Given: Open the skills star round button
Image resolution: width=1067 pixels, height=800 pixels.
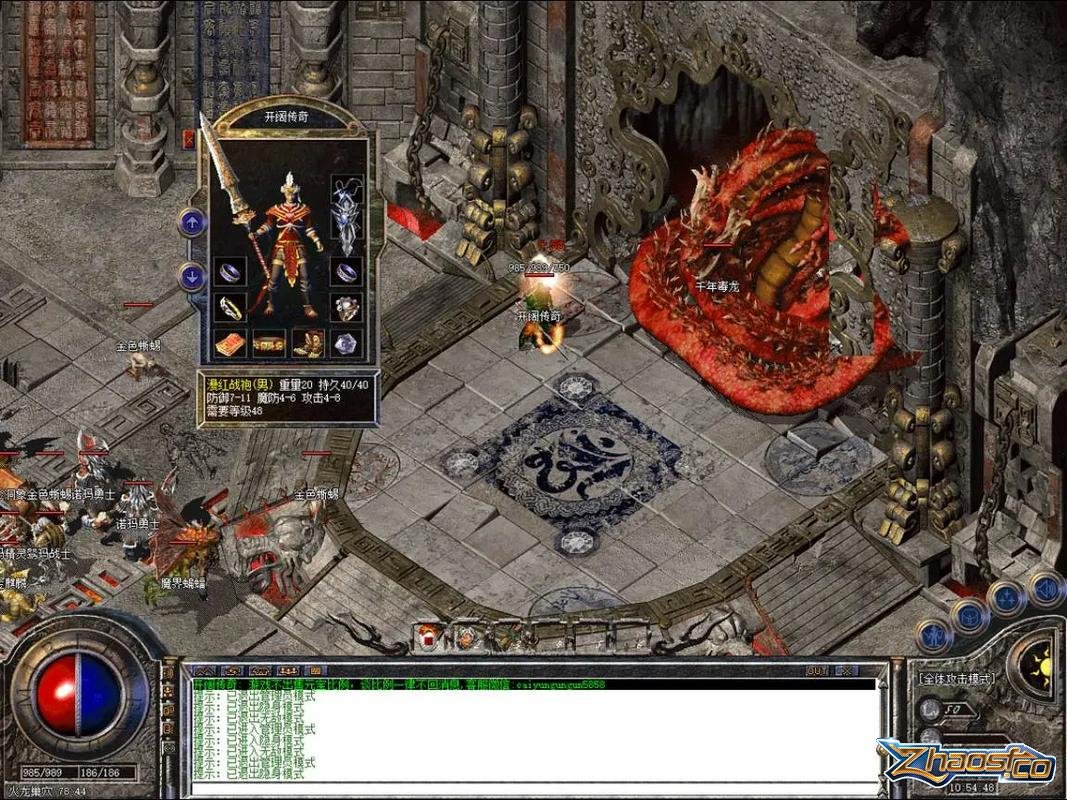Looking at the screenshot, I should point(1007,599).
